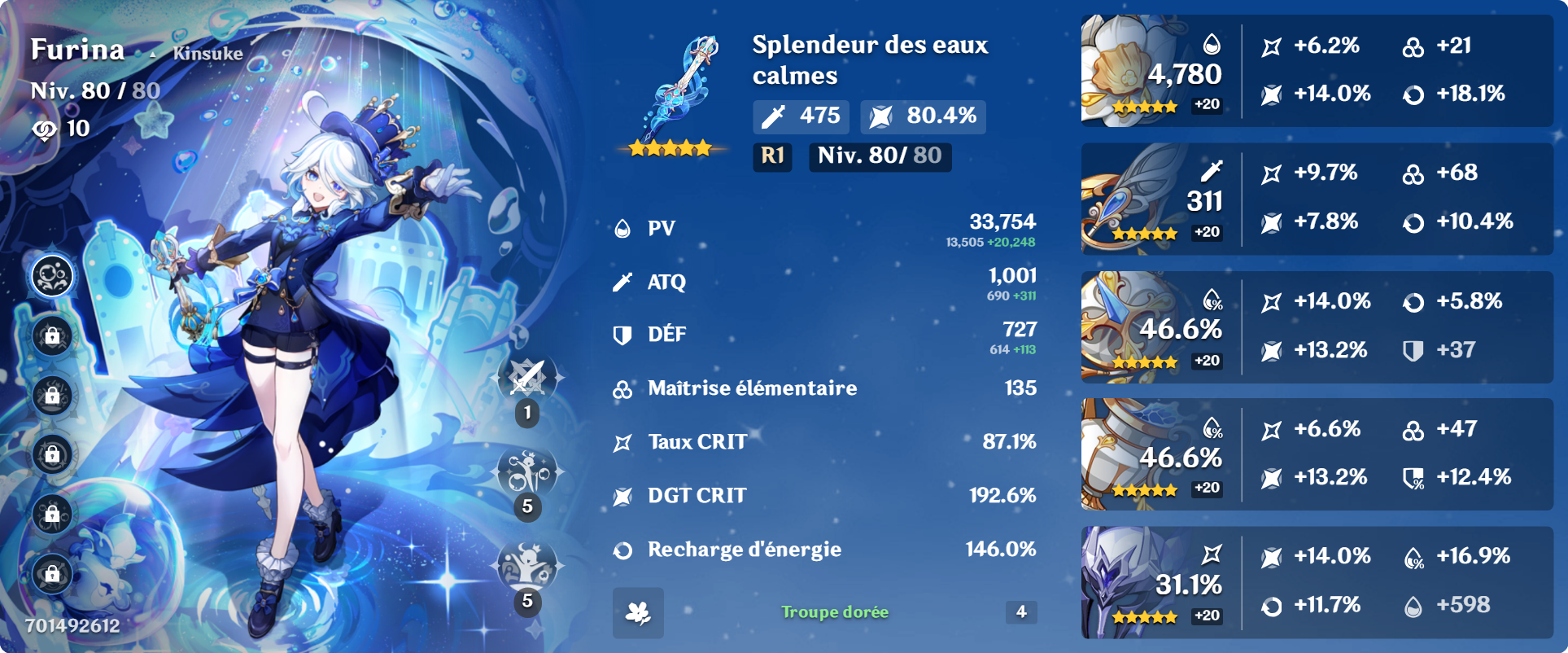Select the normal attack talent at level 1
The height and width of the screenshot is (653, 1568).
pos(527,379)
